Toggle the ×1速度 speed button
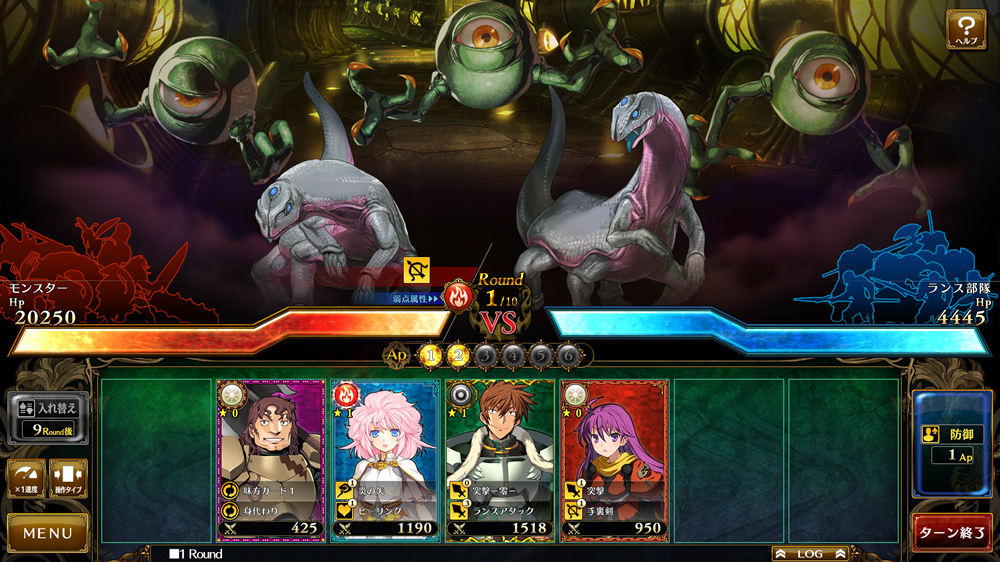Viewport: 1000px width, 562px height. click(25, 478)
